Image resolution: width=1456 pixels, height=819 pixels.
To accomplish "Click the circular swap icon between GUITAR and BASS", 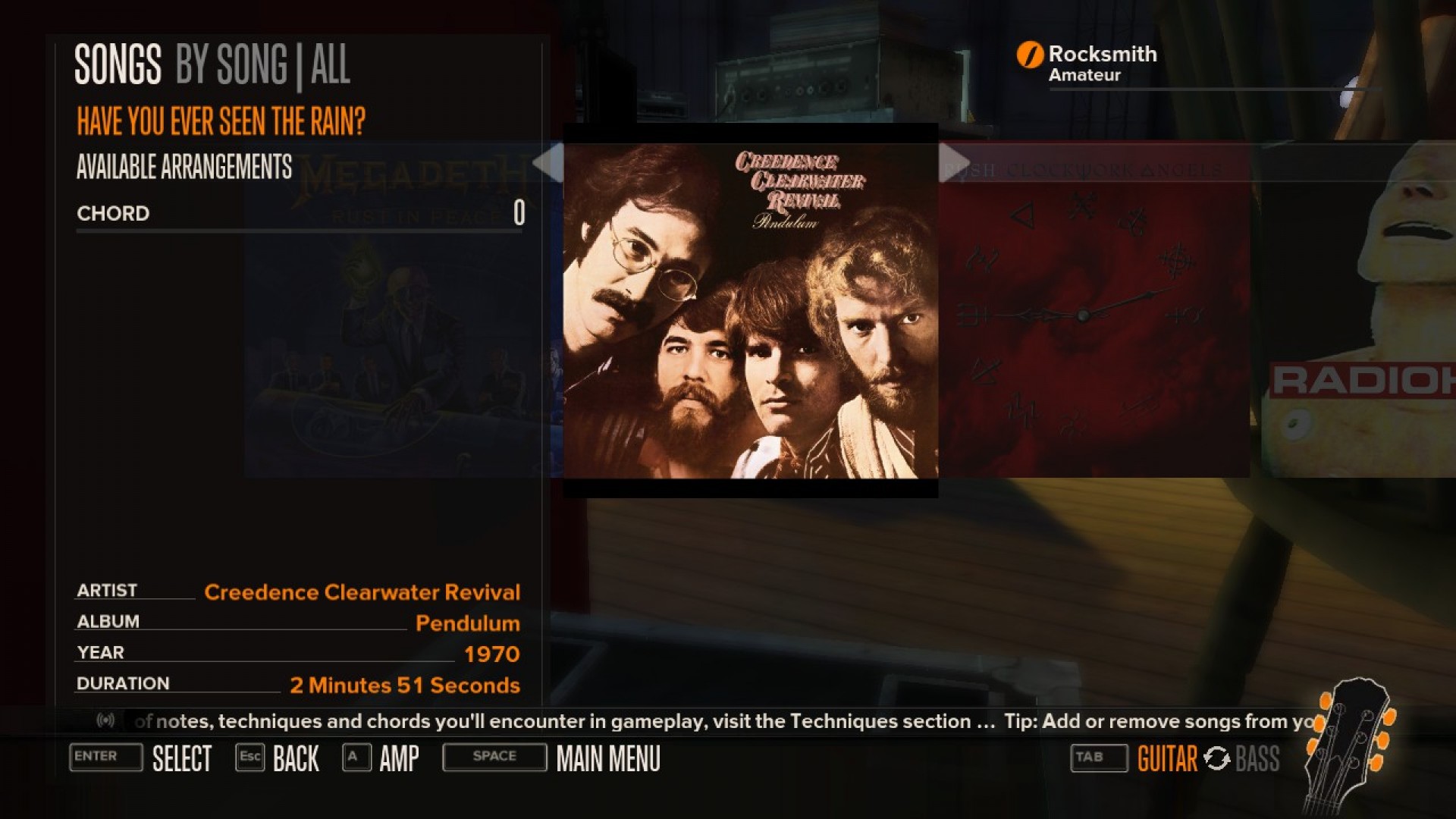I will tap(1216, 758).
